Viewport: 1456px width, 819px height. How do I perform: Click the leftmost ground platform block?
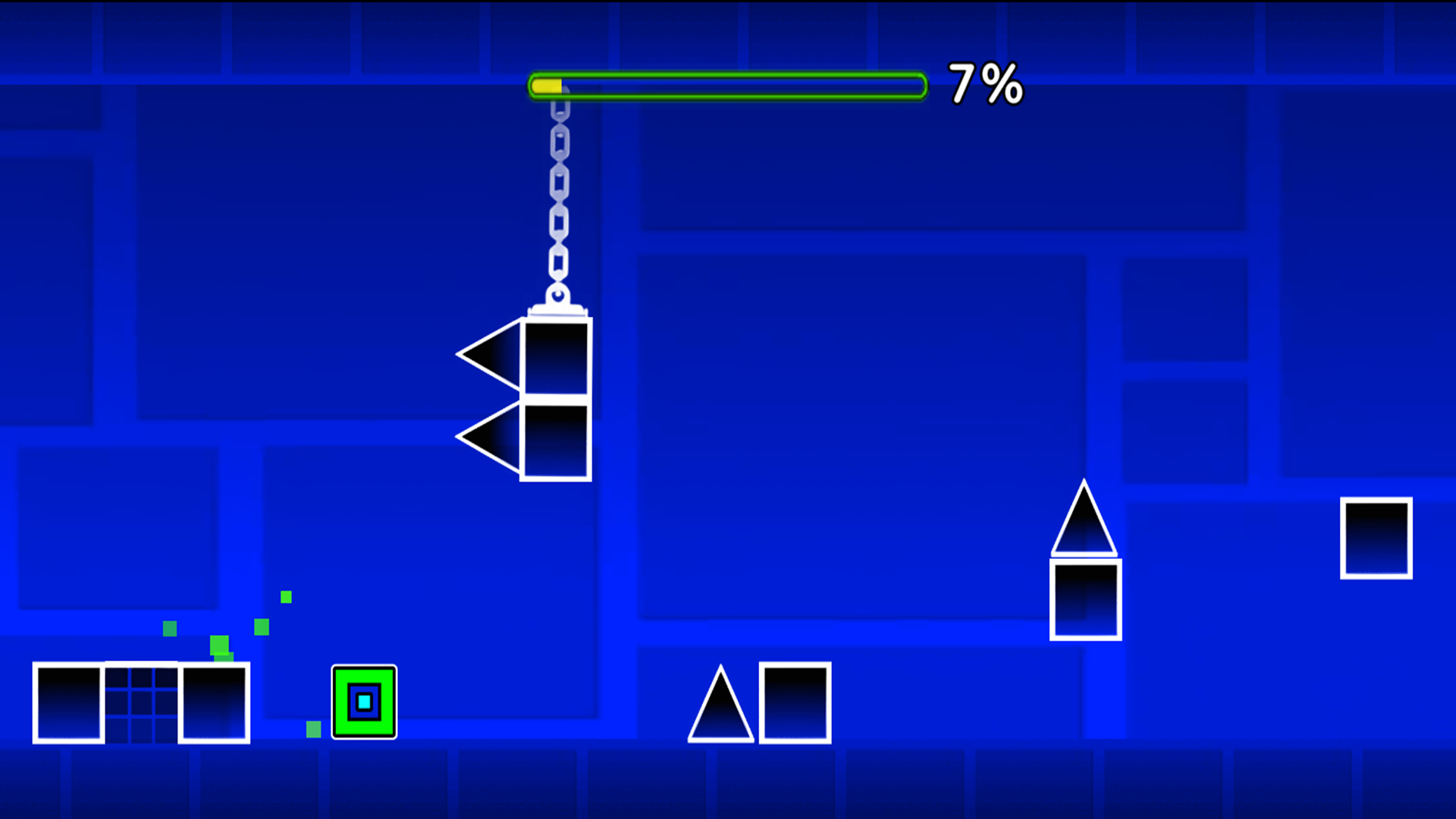[x=68, y=705]
